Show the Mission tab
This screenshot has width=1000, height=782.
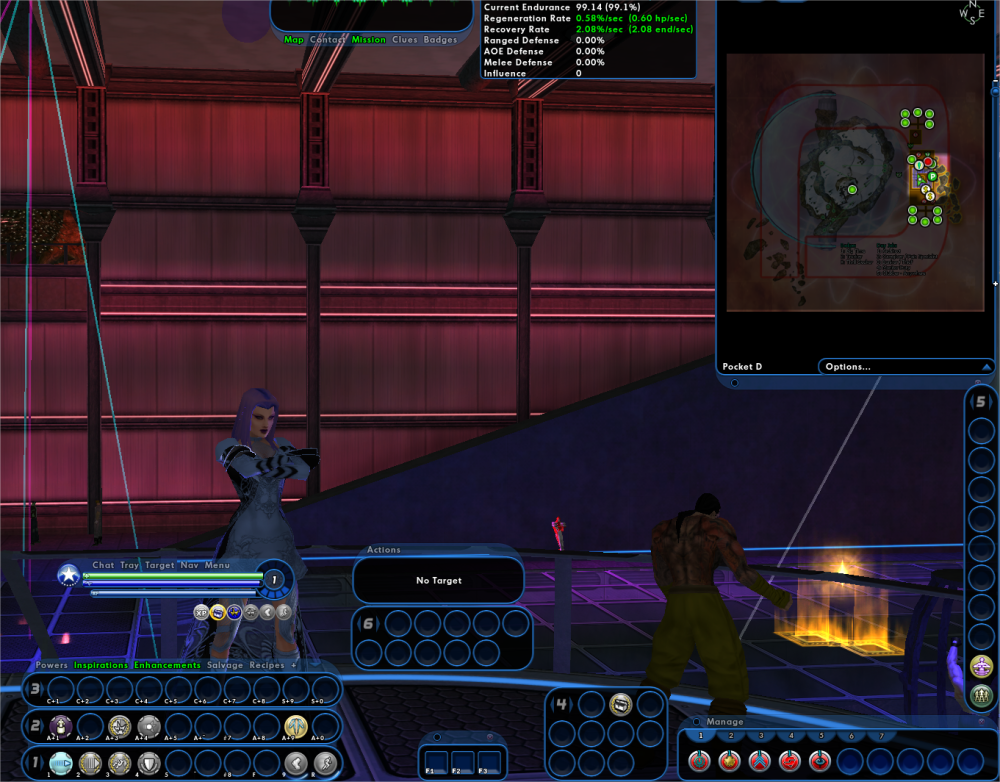[369, 40]
